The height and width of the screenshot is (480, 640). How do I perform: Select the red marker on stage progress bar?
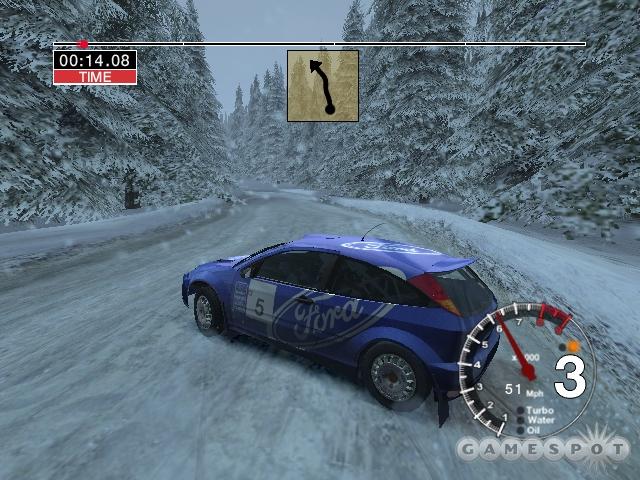pyautogui.click(x=83, y=44)
